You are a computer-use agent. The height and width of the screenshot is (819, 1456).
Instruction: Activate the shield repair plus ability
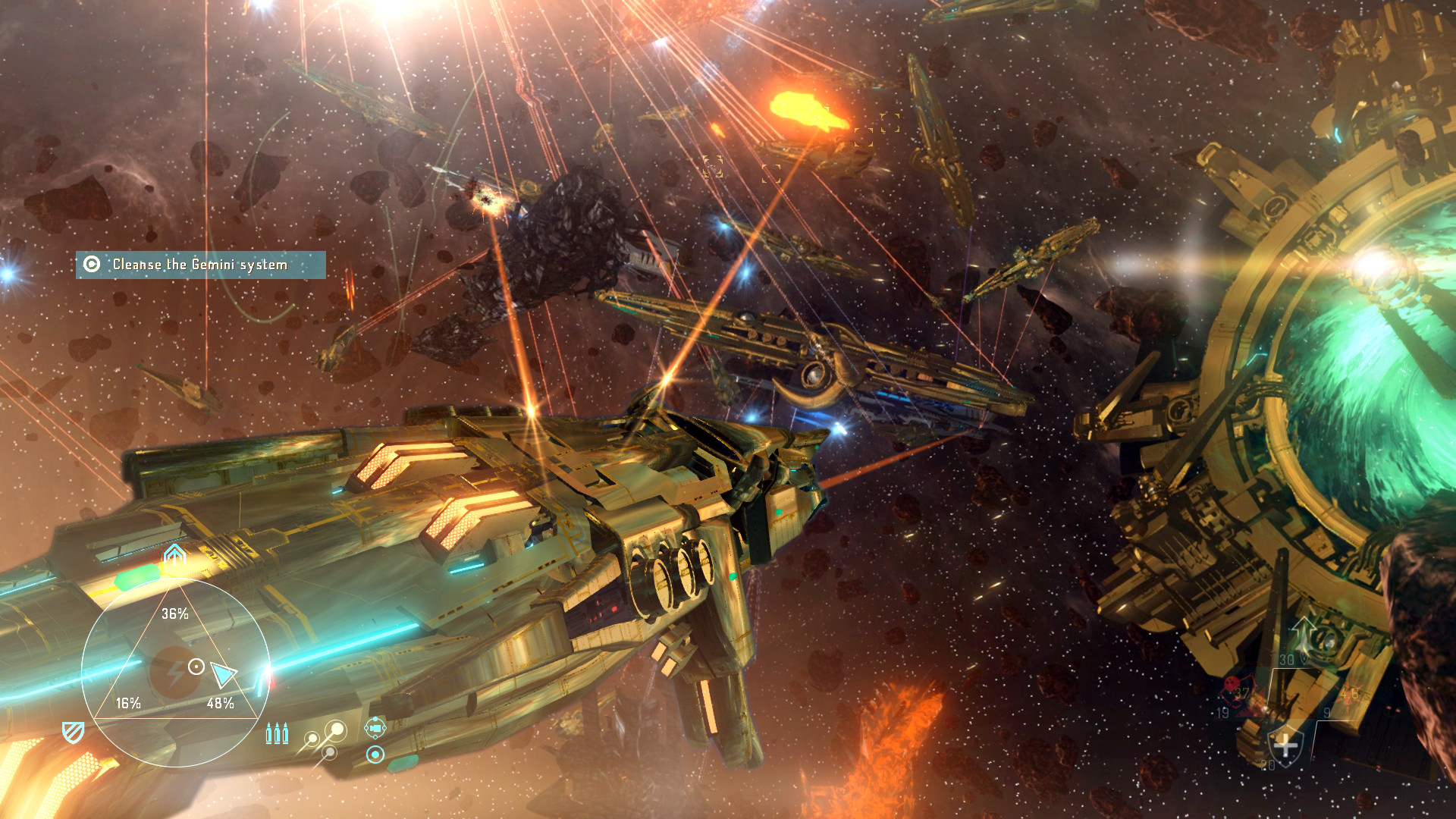click(1285, 745)
